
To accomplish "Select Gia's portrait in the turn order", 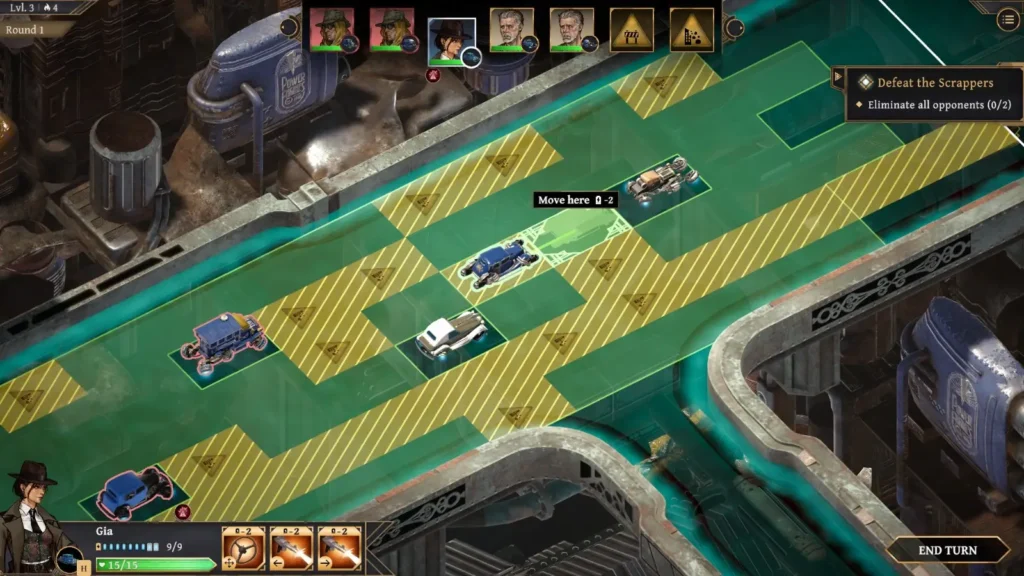I will [x=451, y=39].
